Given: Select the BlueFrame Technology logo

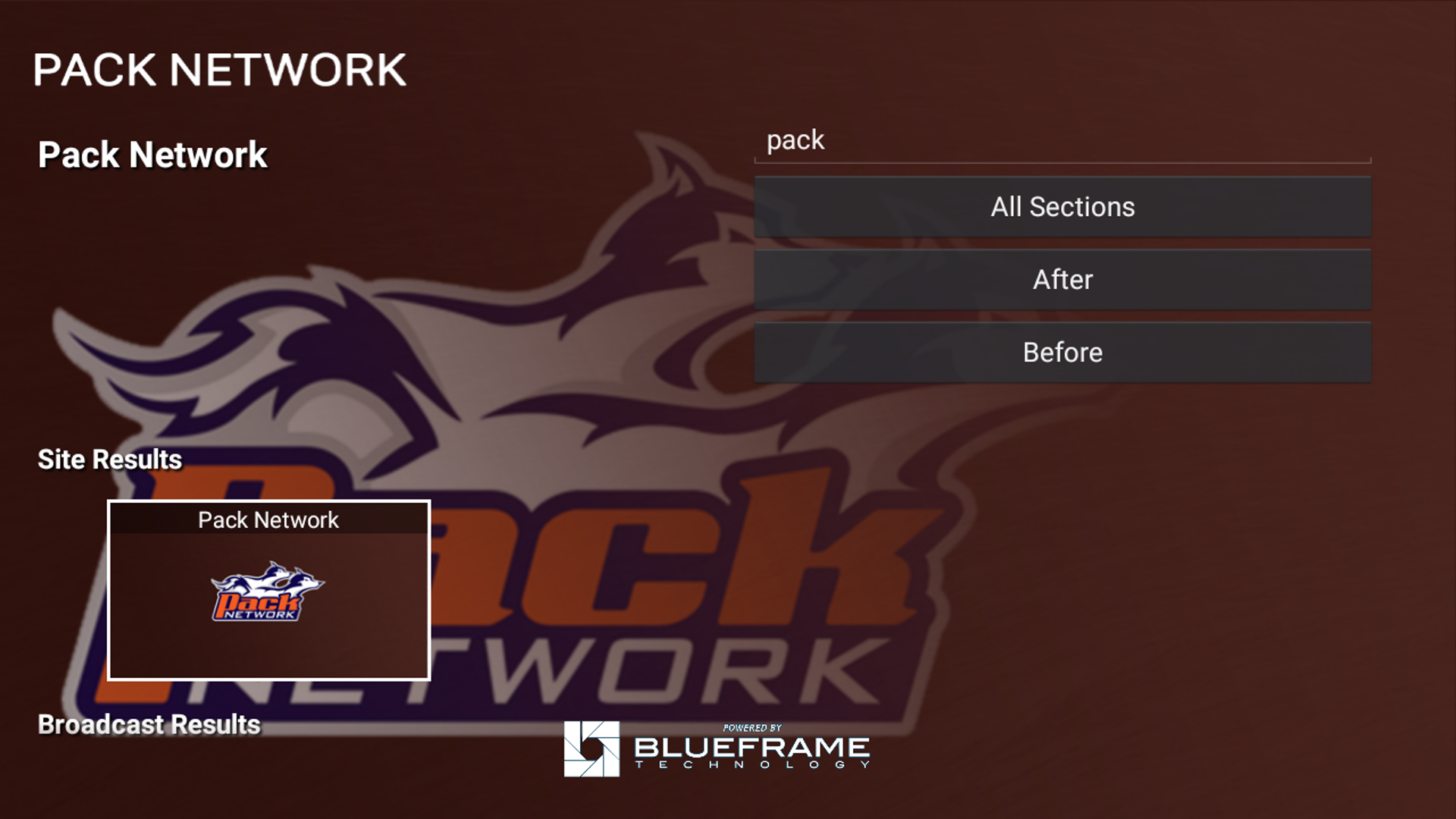Looking at the screenshot, I should pyautogui.click(x=717, y=751).
